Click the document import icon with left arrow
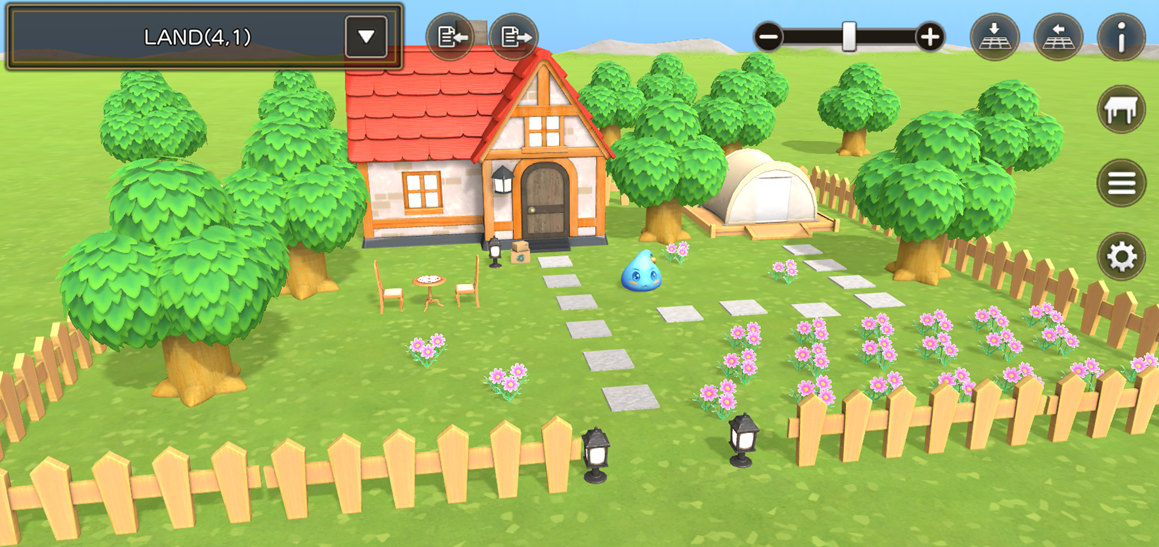This screenshot has width=1159, height=547. (x=450, y=38)
